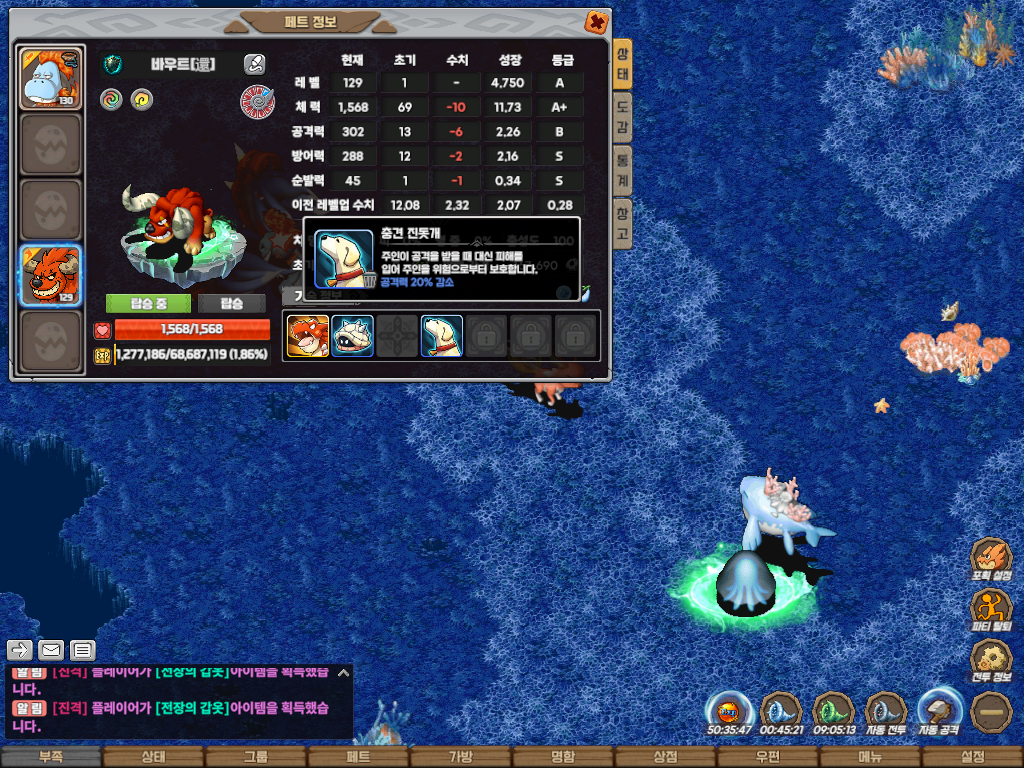1024x768 pixels.
Task: Open 가방 bag from the bottom menu
Action: (x=461, y=757)
